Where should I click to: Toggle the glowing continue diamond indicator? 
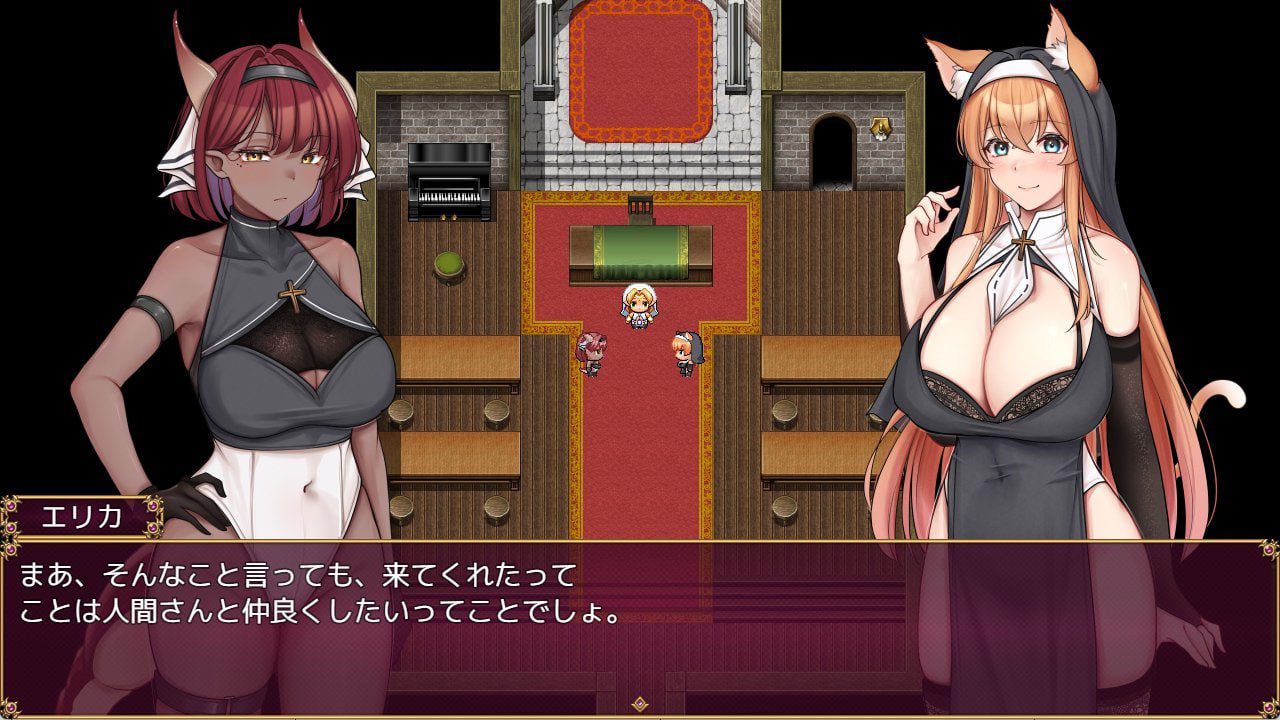(x=640, y=703)
